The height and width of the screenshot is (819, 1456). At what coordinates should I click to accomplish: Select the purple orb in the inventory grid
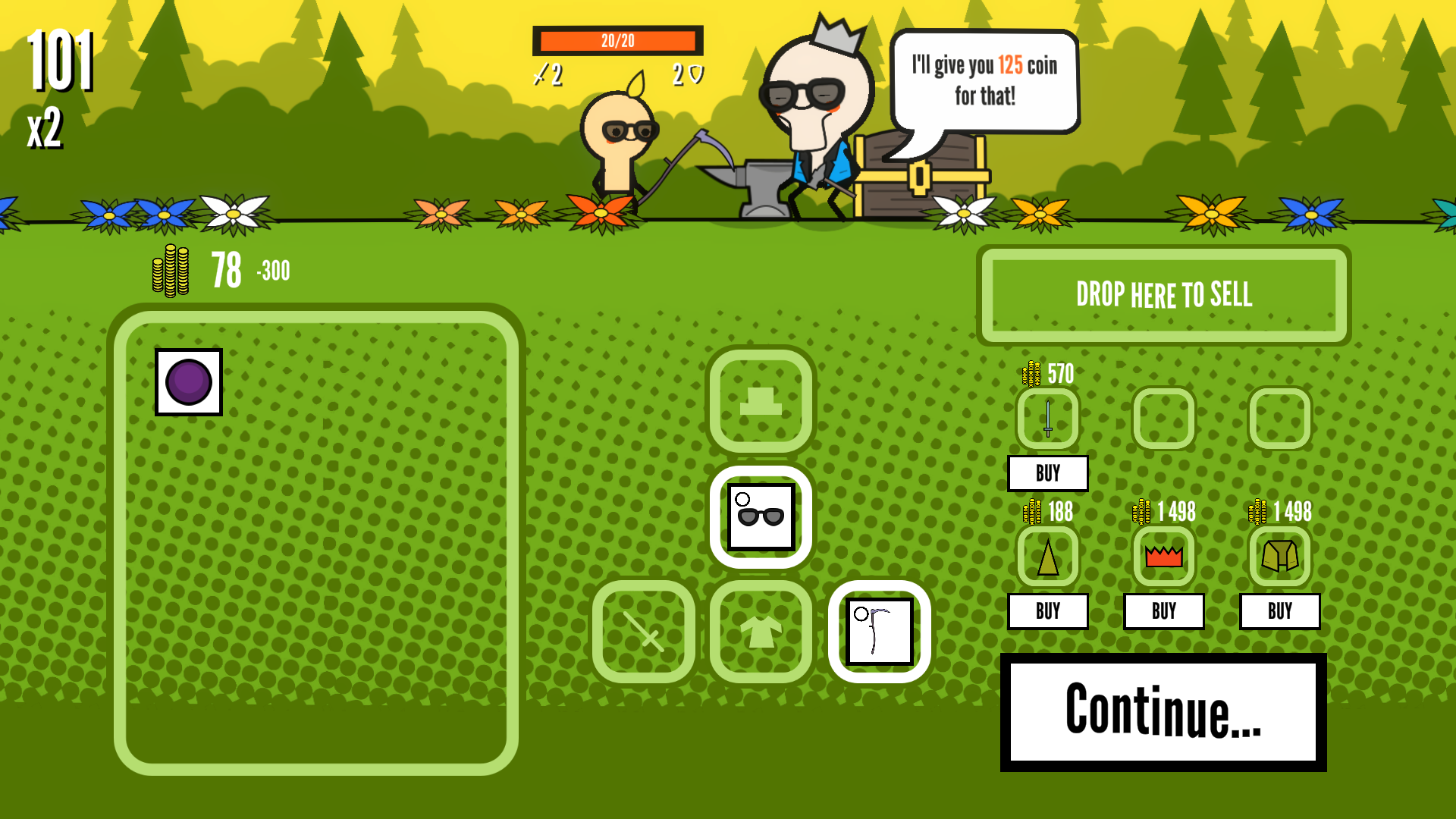point(188,381)
